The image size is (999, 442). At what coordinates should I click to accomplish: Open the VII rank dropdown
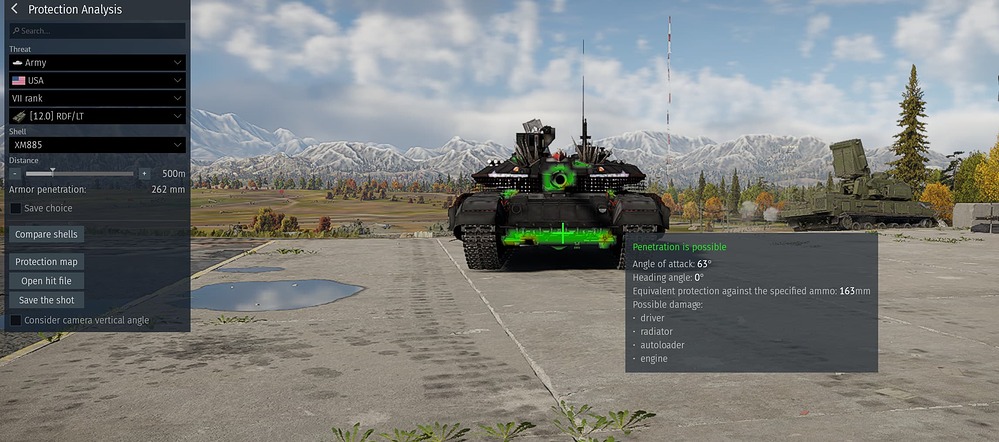pos(97,98)
